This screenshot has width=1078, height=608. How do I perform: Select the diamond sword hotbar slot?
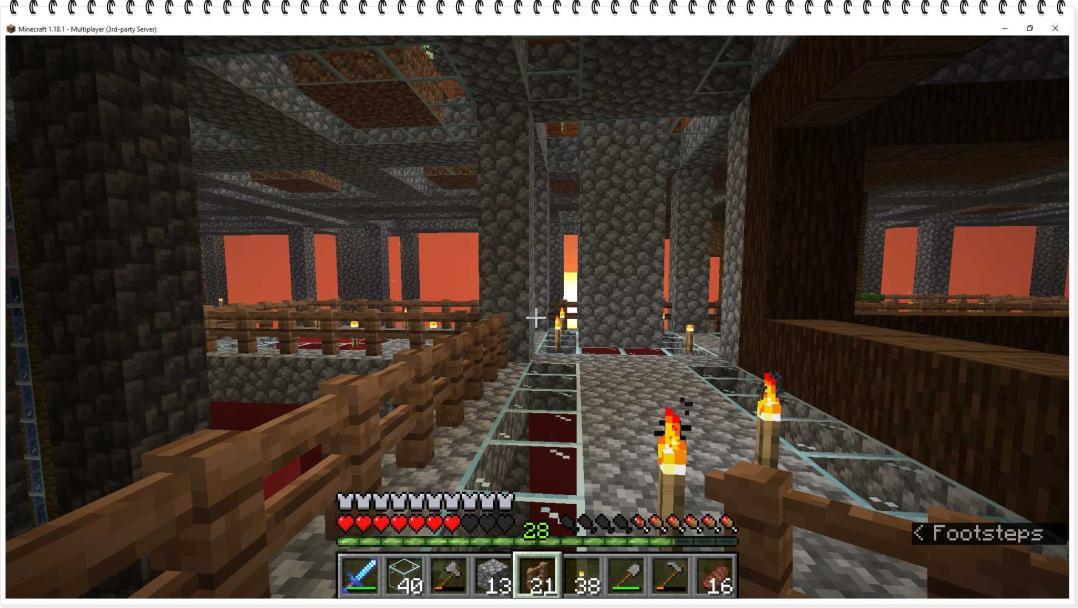[358, 575]
